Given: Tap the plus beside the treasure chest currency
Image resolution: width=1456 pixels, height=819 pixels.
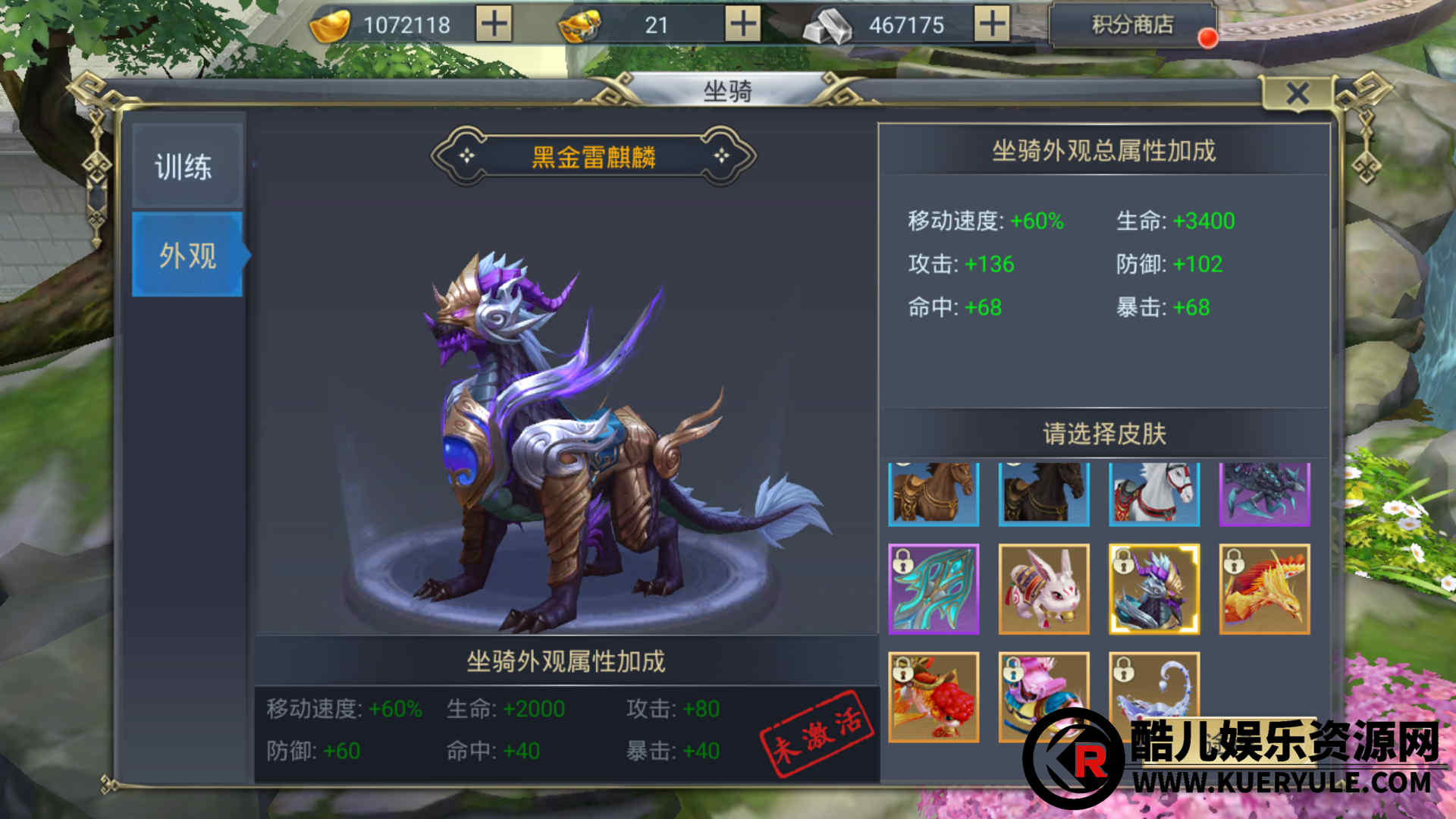Looking at the screenshot, I should [742, 24].
